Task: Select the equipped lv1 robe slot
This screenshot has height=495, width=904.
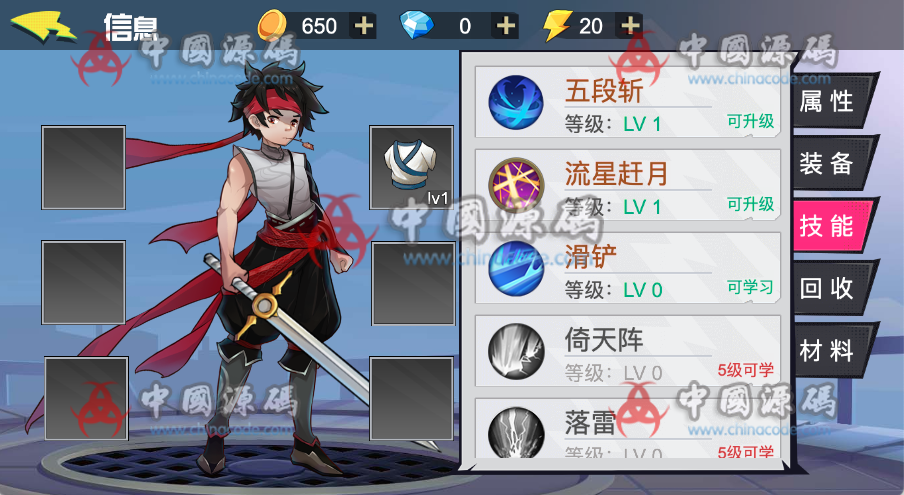Action: pyautogui.click(x=411, y=167)
